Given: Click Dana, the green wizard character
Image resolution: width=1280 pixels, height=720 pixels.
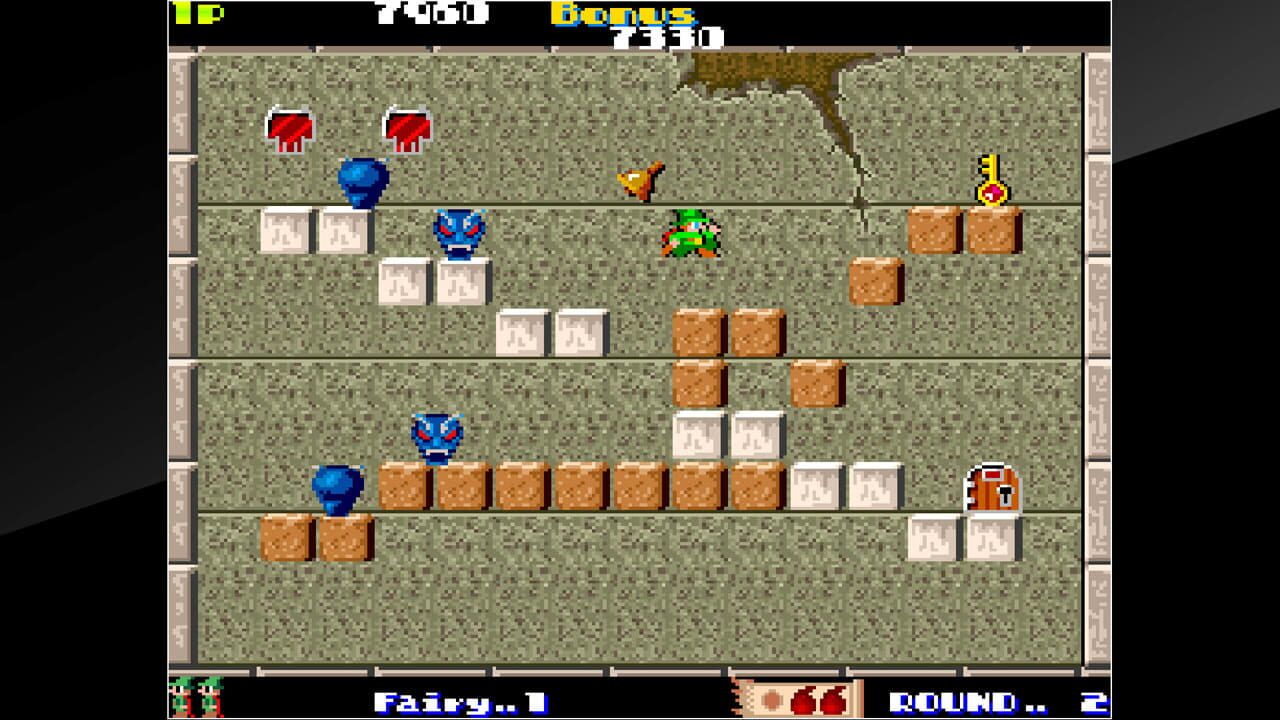Looking at the screenshot, I should 694,234.
